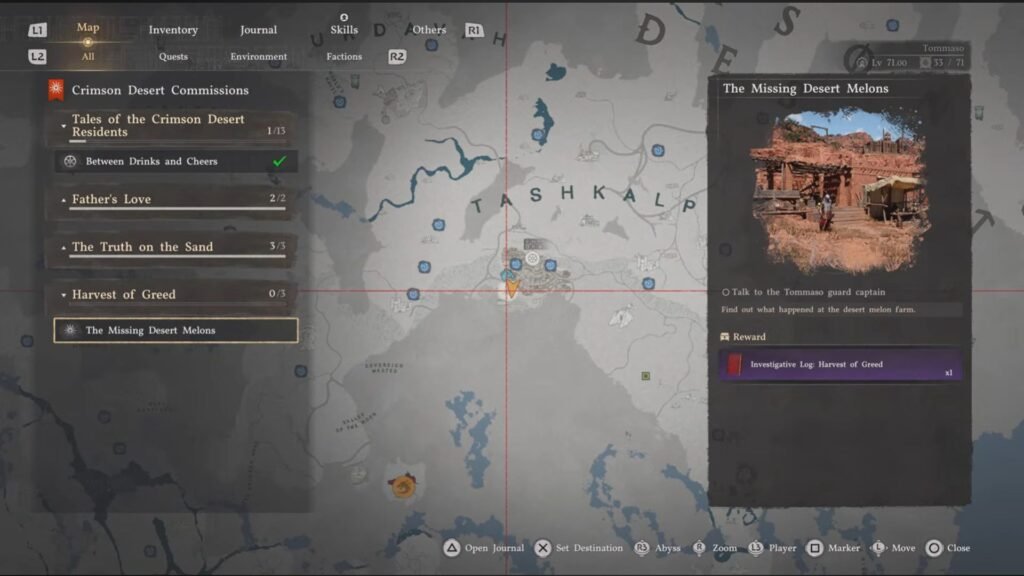This screenshot has height=576, width=1024.
Task: Click the green square map marker
Action: click(646, 376)
